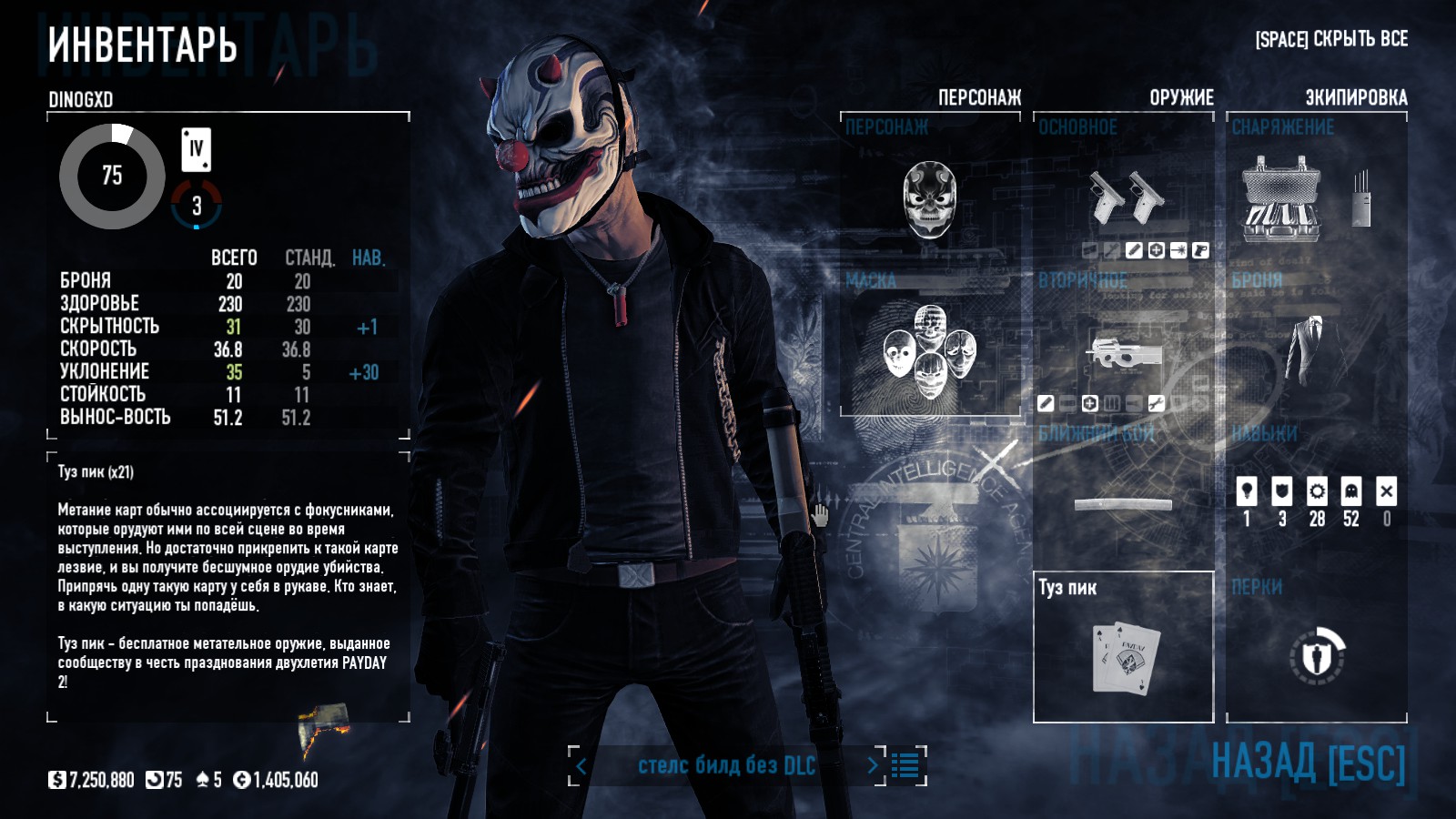Open the laser sight mod icon for primary weapon

click(1179, 249)
